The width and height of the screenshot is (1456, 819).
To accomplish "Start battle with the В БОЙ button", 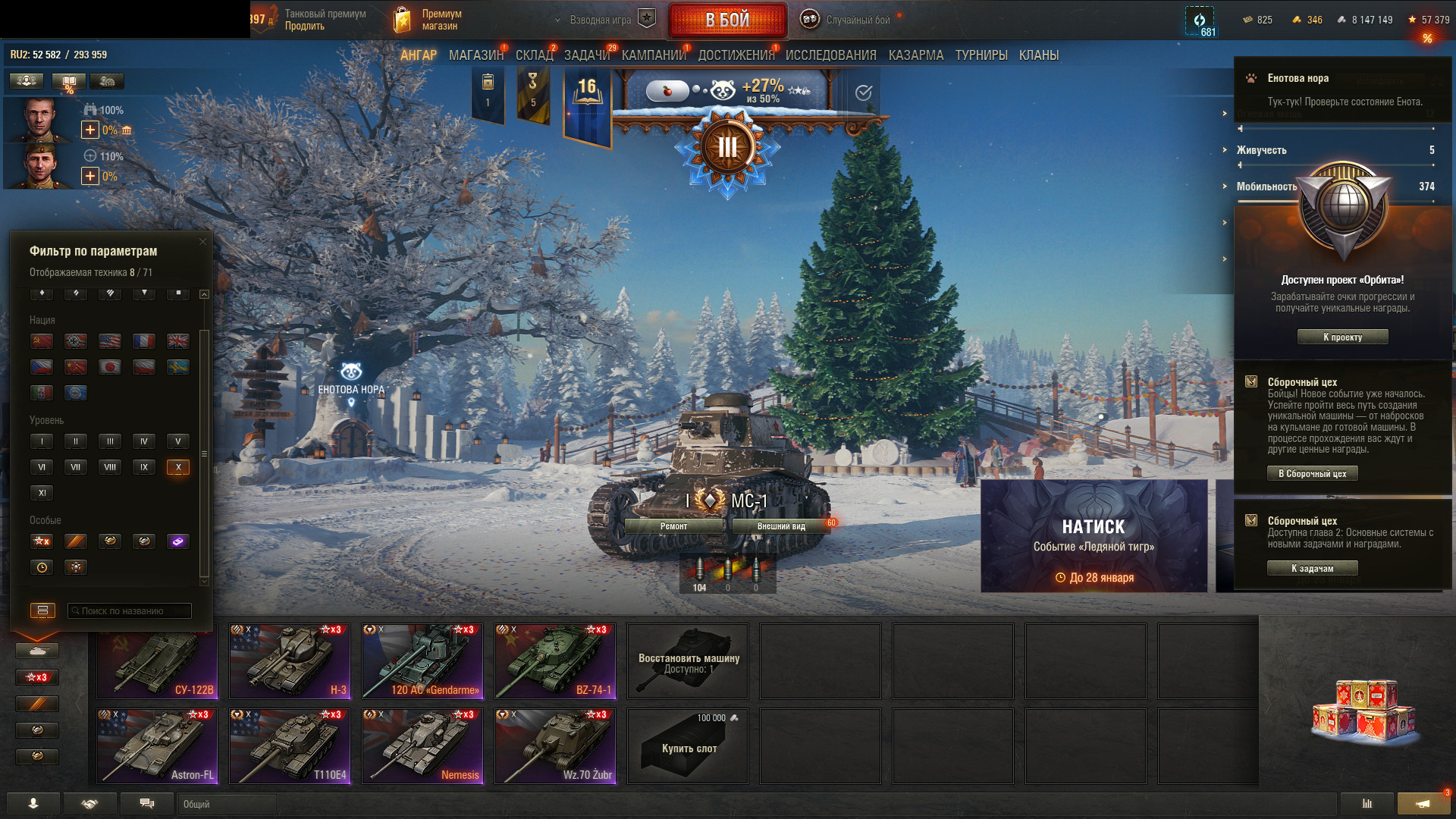I will (727, 20).
